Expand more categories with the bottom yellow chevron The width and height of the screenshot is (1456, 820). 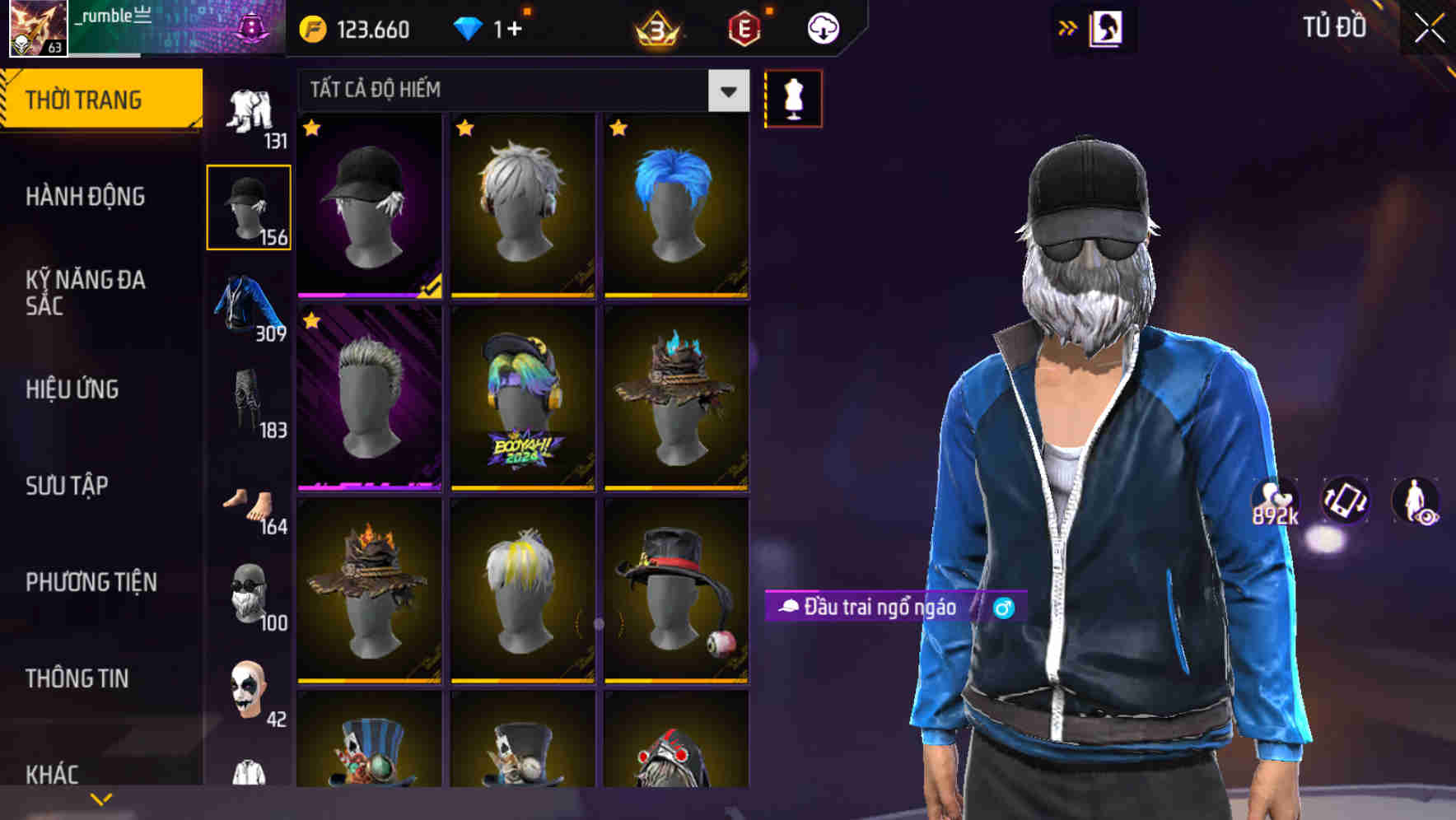tap(100, 797)
